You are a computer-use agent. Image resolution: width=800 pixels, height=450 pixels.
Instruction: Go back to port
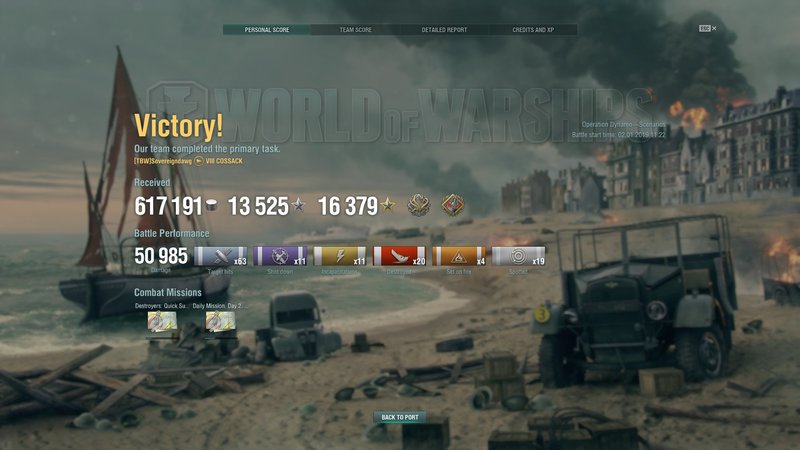(400, 417)
